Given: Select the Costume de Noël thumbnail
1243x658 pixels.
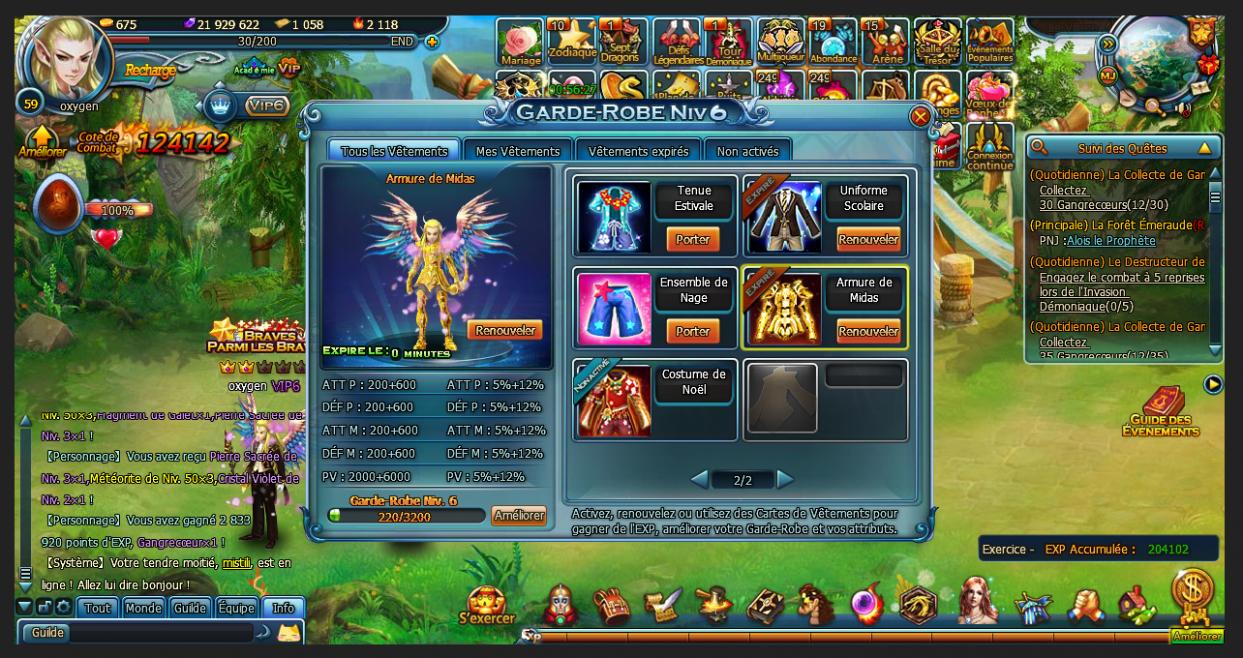Looking at the screenshot, I should [x=613, y=400].
